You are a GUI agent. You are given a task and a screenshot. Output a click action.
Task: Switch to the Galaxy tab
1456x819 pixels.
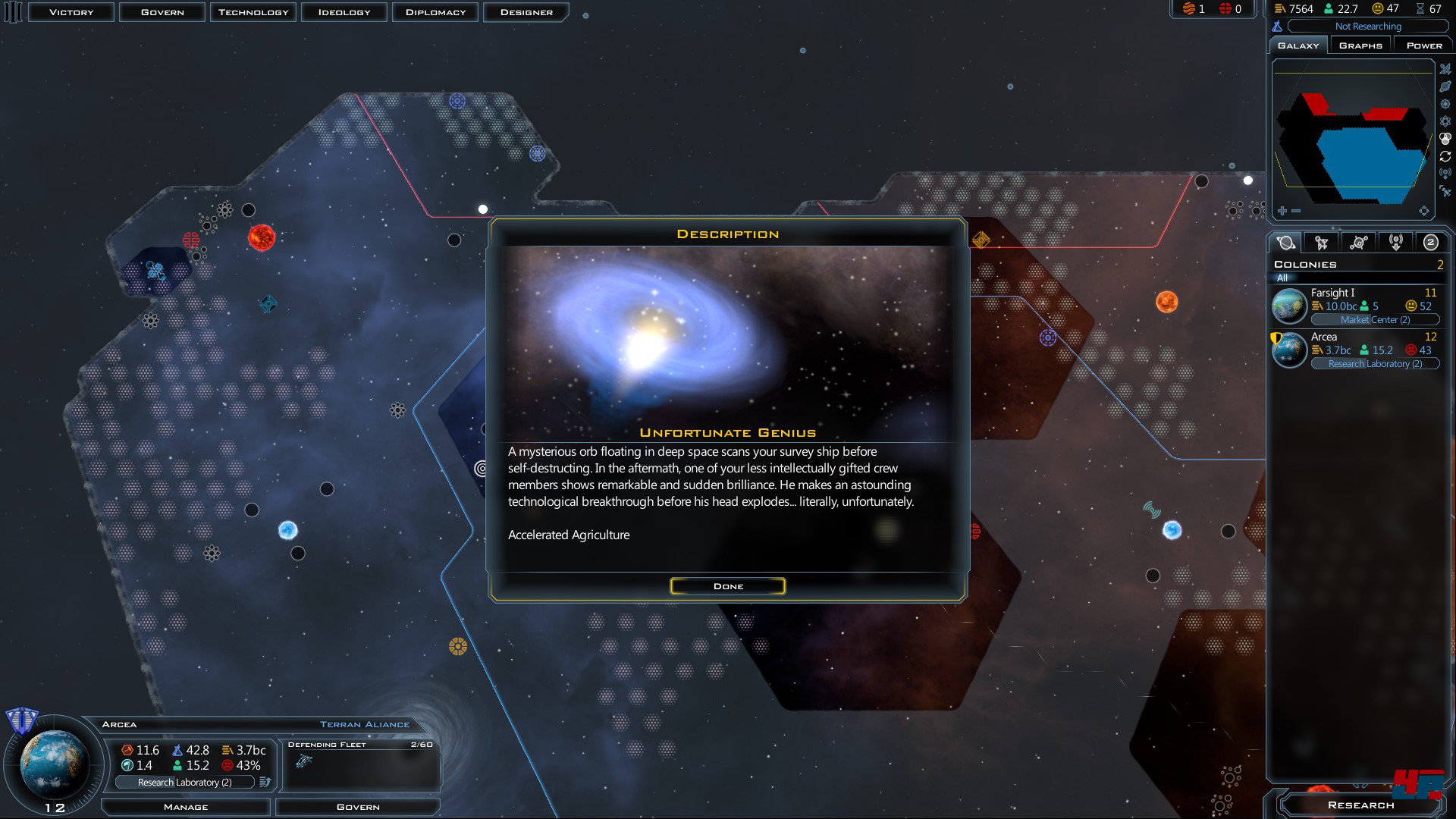tap(1298, 45)
